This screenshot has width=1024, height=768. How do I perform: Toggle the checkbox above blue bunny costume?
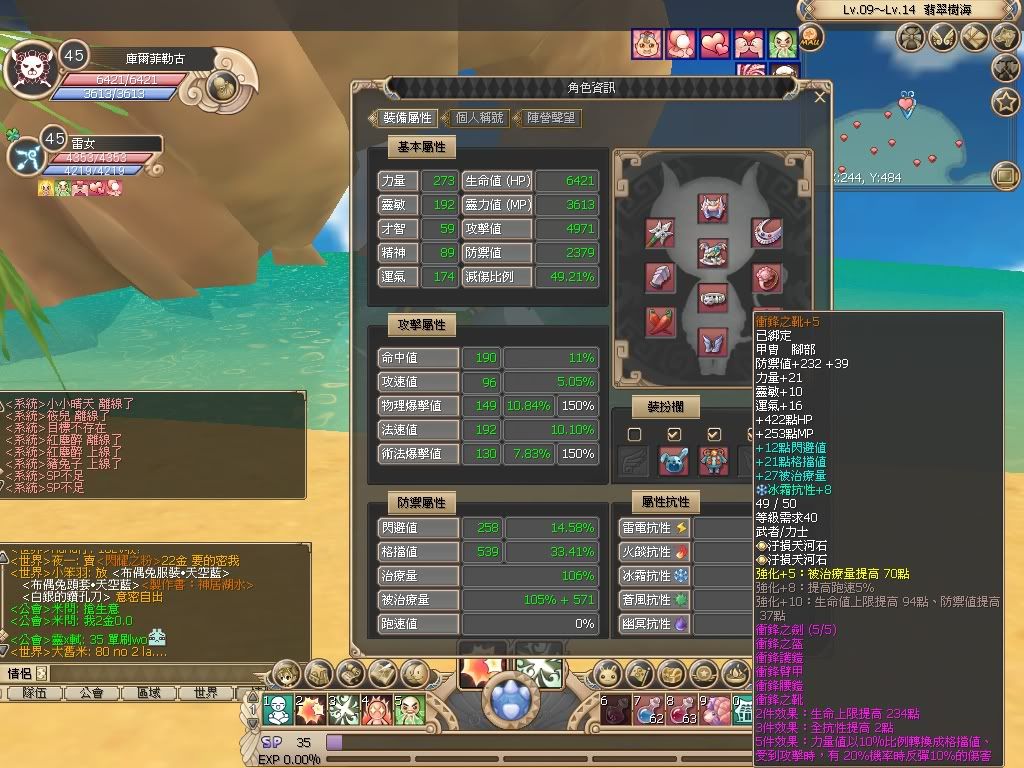coord(674,434)
